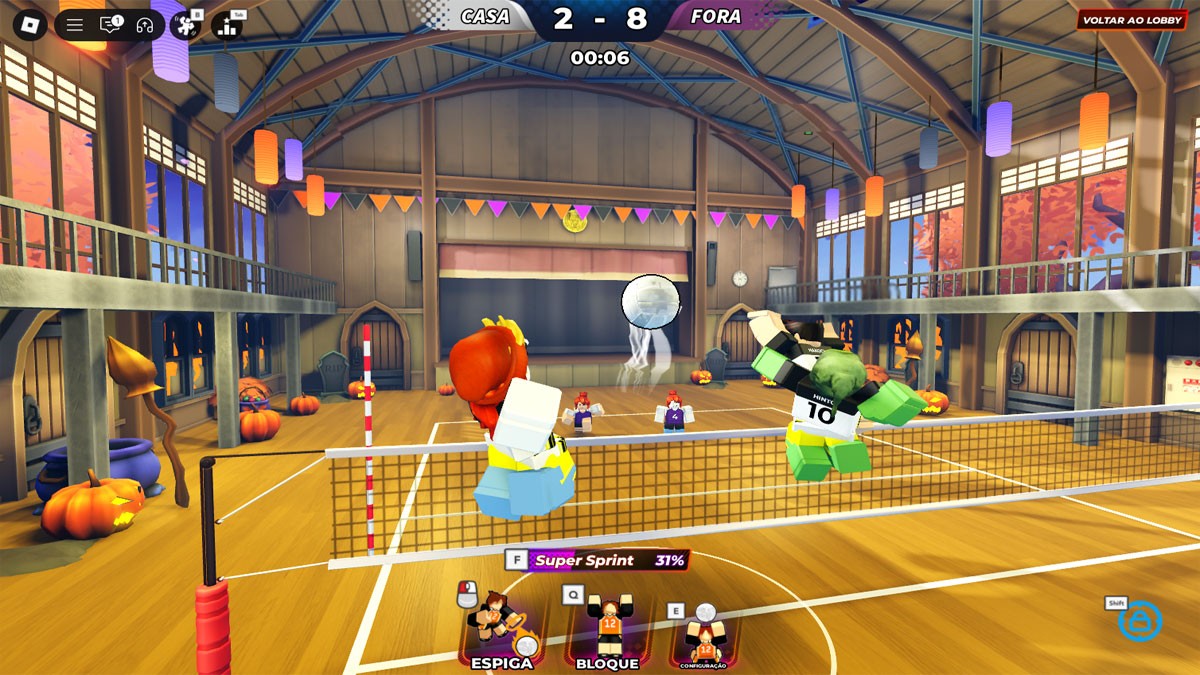Open the hamburger menu in the top bar
Screen dimensions: 1200x675
(x=75, y=25)
